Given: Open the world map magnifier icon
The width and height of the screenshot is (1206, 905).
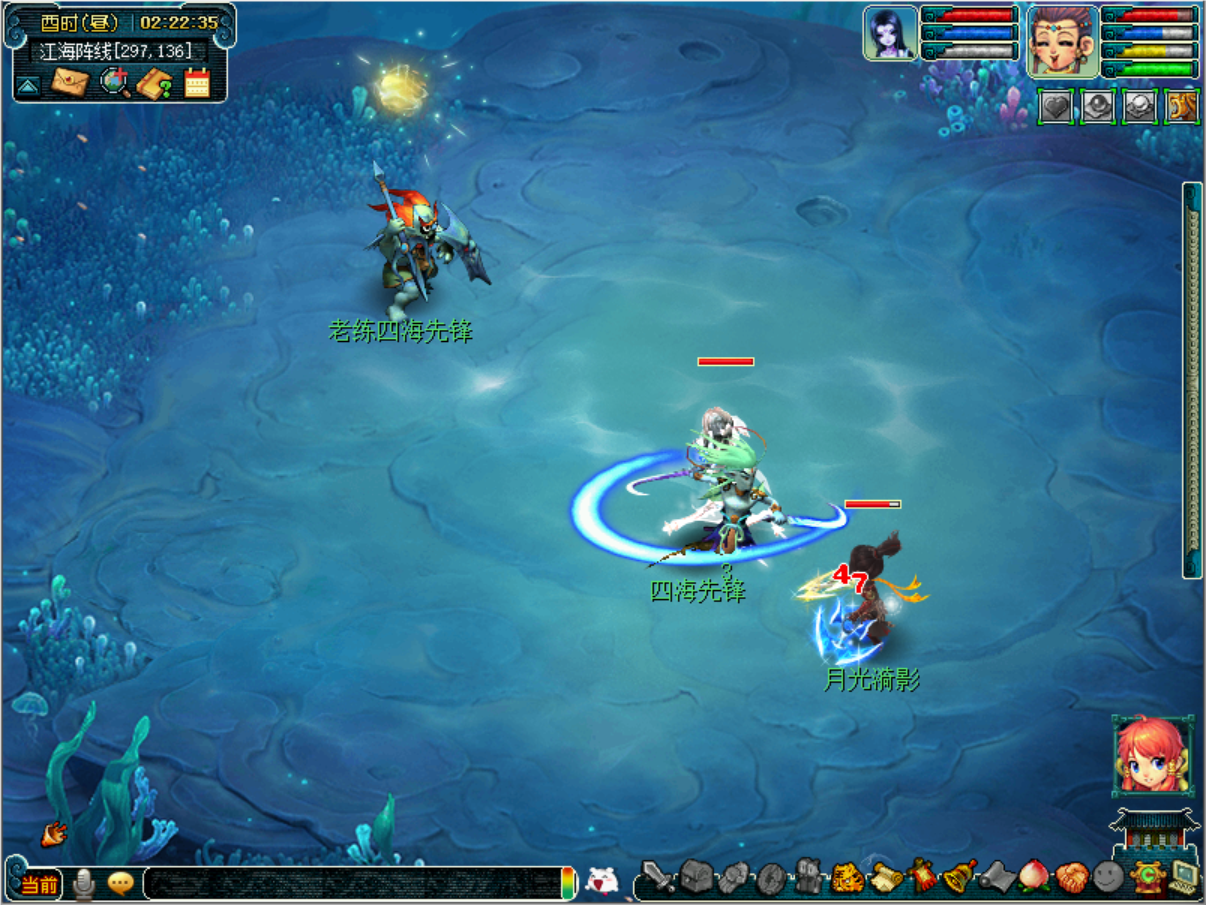Looking at the screenshot, I should pyautogui.click(x=116, y=82).
